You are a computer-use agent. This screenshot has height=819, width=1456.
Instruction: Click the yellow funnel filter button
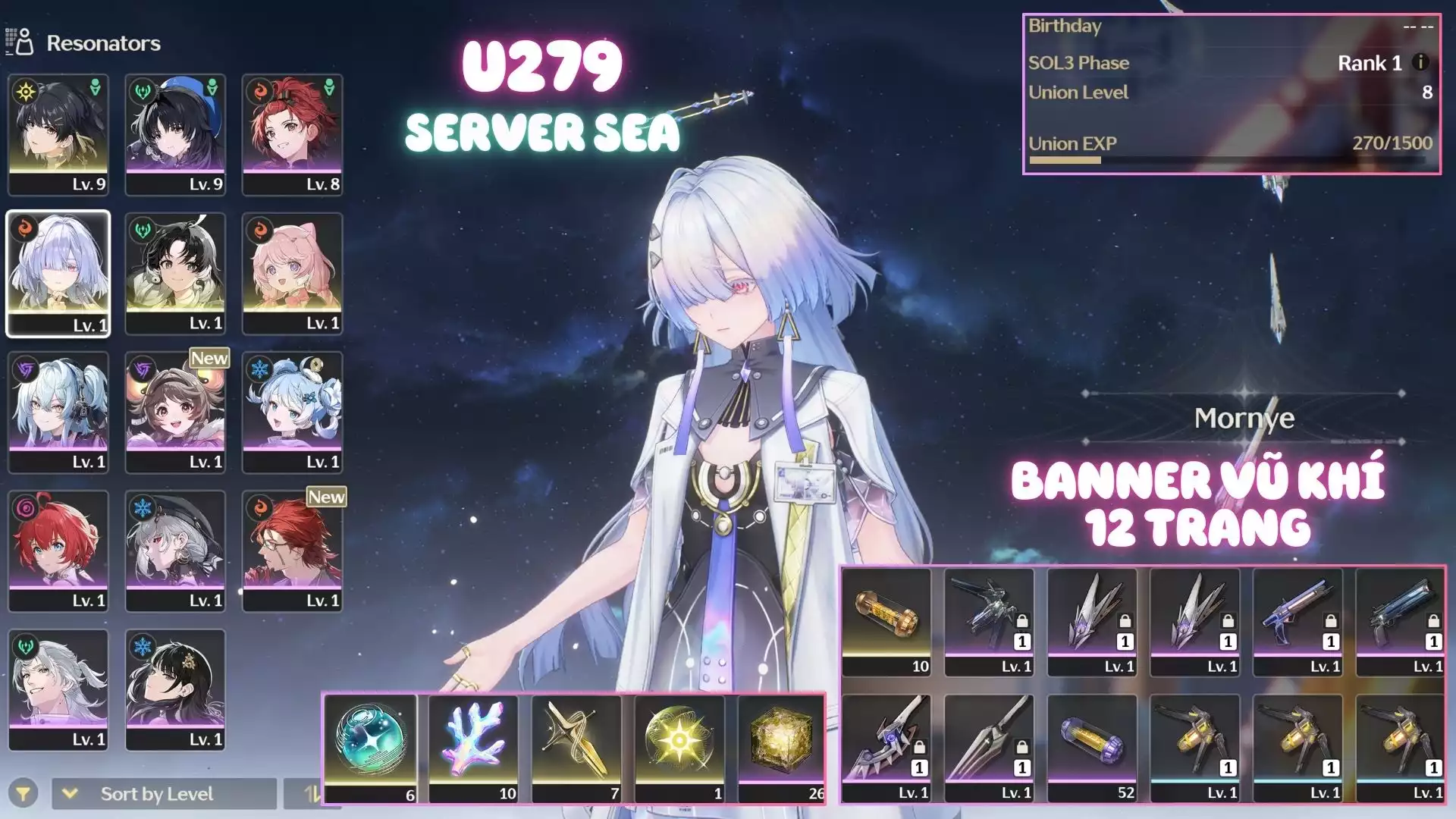click(24, 793)
